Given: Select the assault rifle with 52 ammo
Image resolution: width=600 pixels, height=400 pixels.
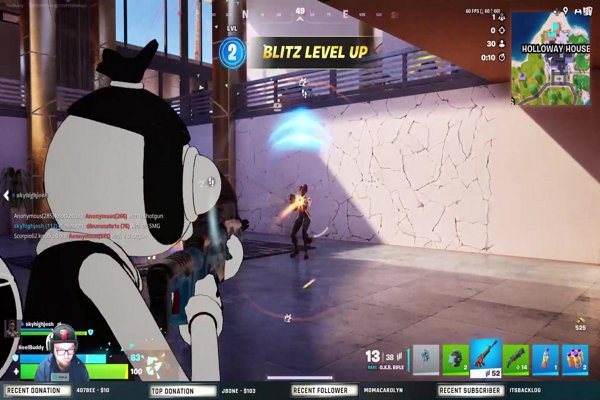Looking at the screenshot, I should pyautogui.click(x=487, y=357).
